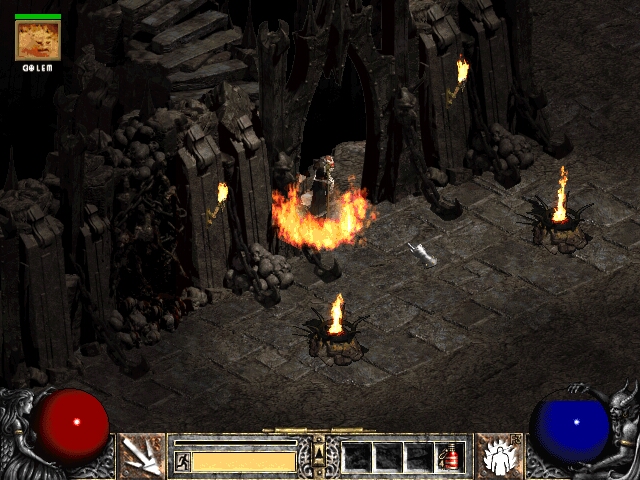Open the left-click attack skill selector

click(x=142, y=456)
